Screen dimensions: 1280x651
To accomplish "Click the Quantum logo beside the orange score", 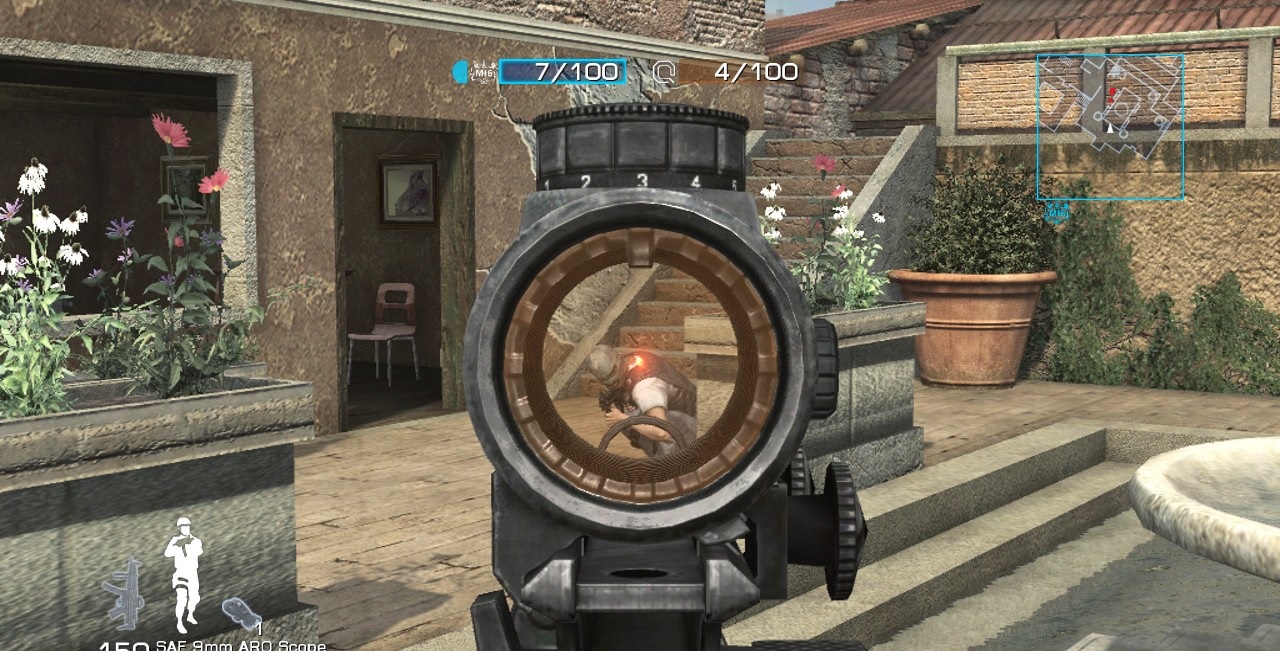I will pyautogui.click(x=663, y=71).
